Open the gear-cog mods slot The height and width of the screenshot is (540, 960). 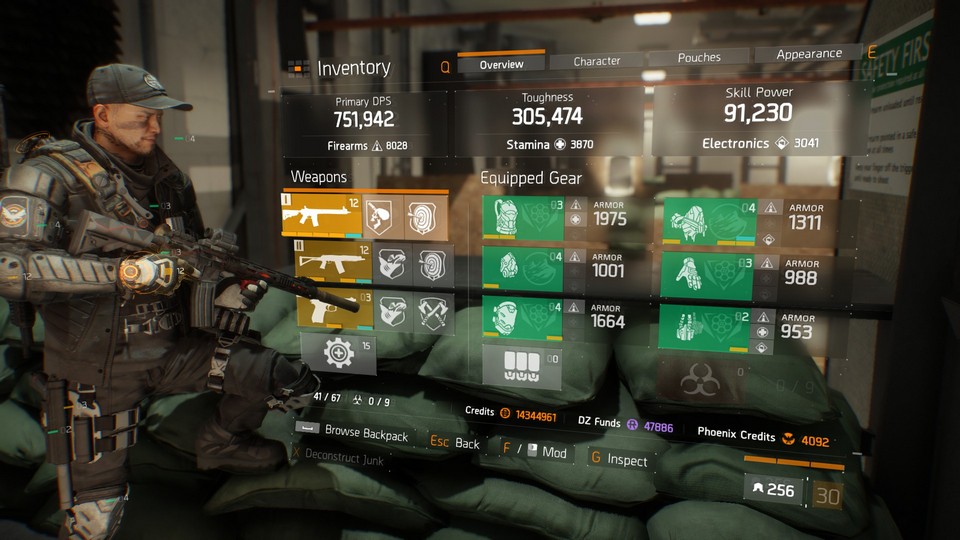coord(339,352)
